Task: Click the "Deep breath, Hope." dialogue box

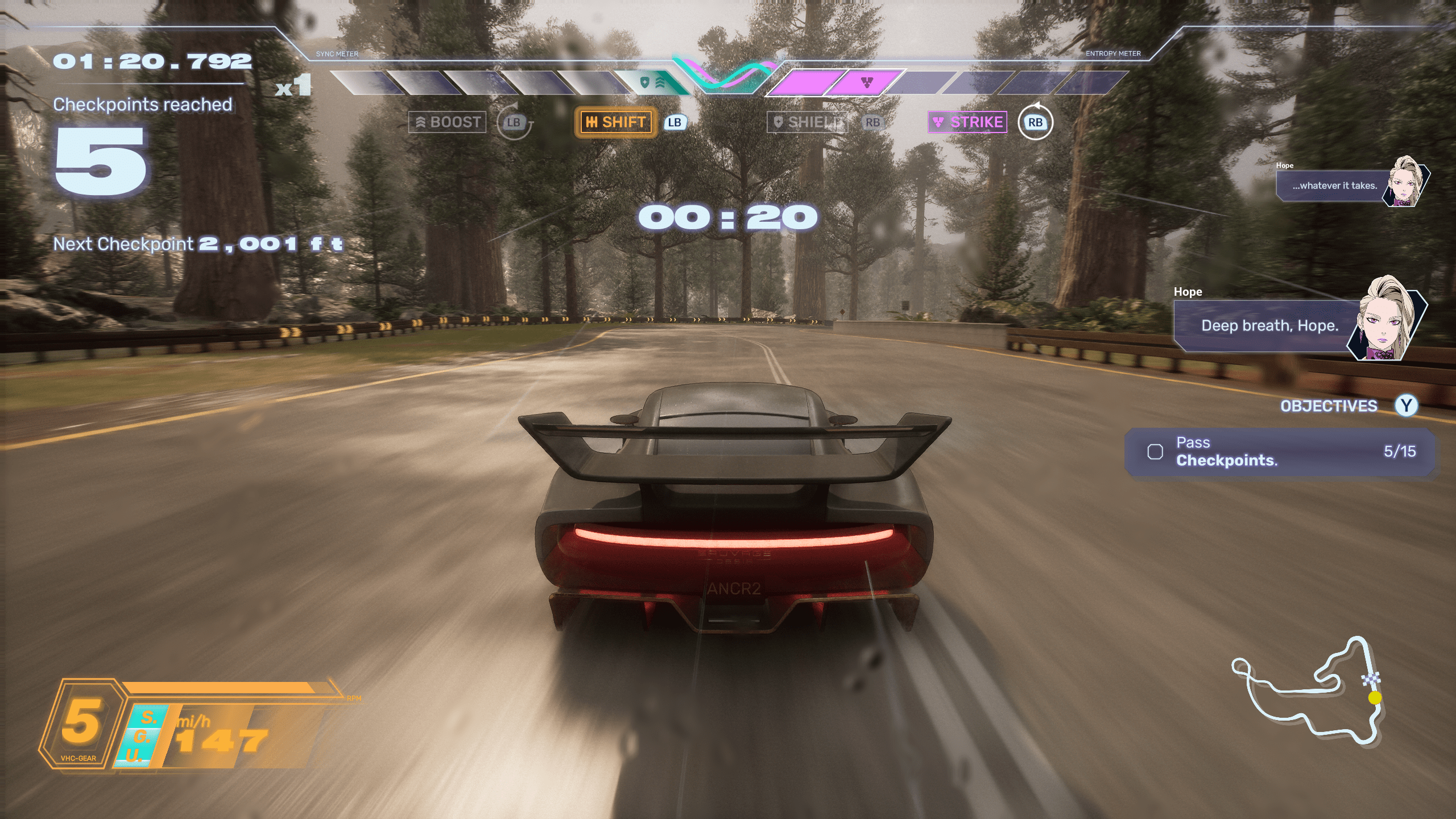Action: (x=1268, y=326)
